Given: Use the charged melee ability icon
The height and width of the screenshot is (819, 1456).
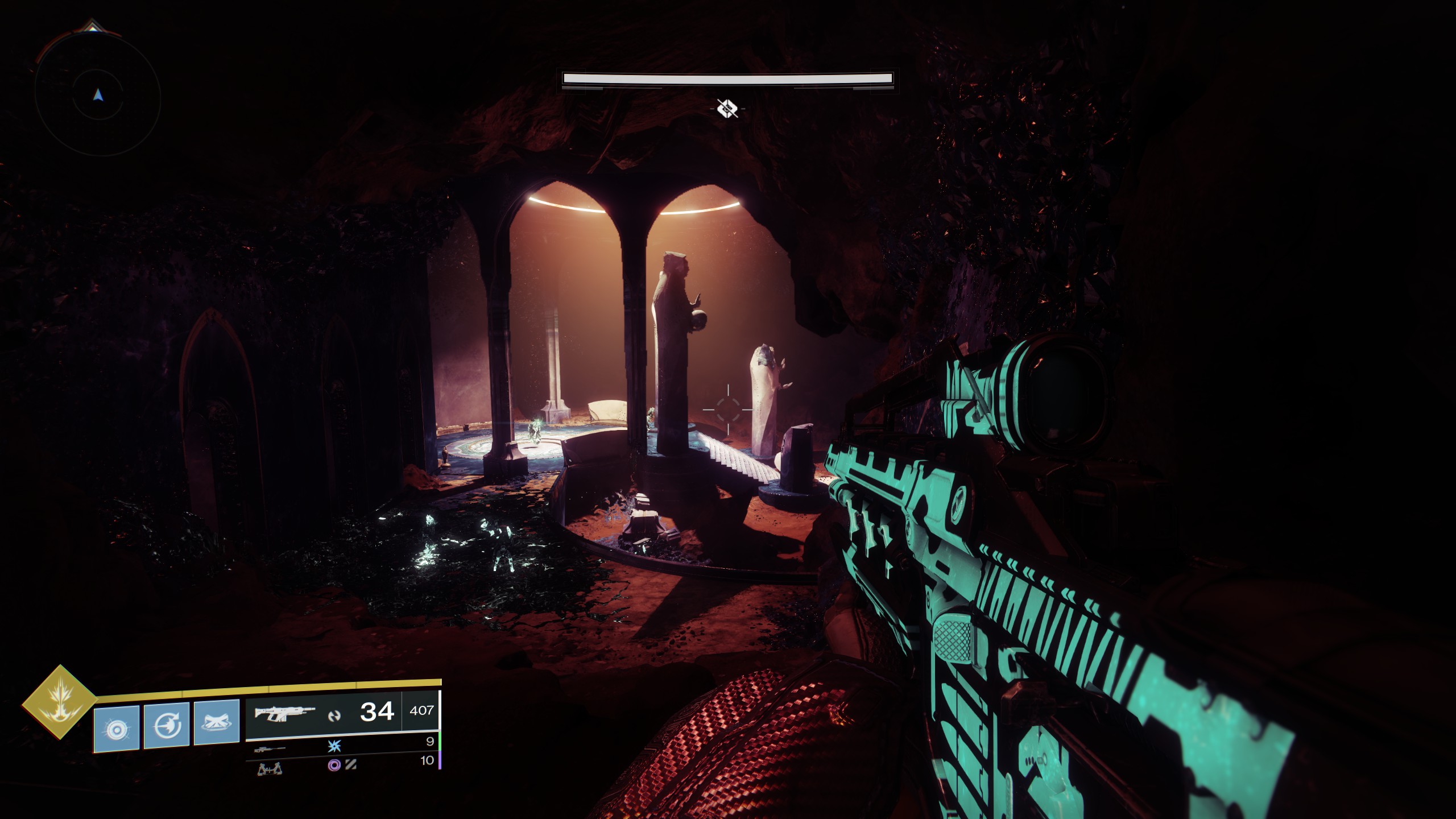Looking at the screenshot, I should click(x=167, y=726).
